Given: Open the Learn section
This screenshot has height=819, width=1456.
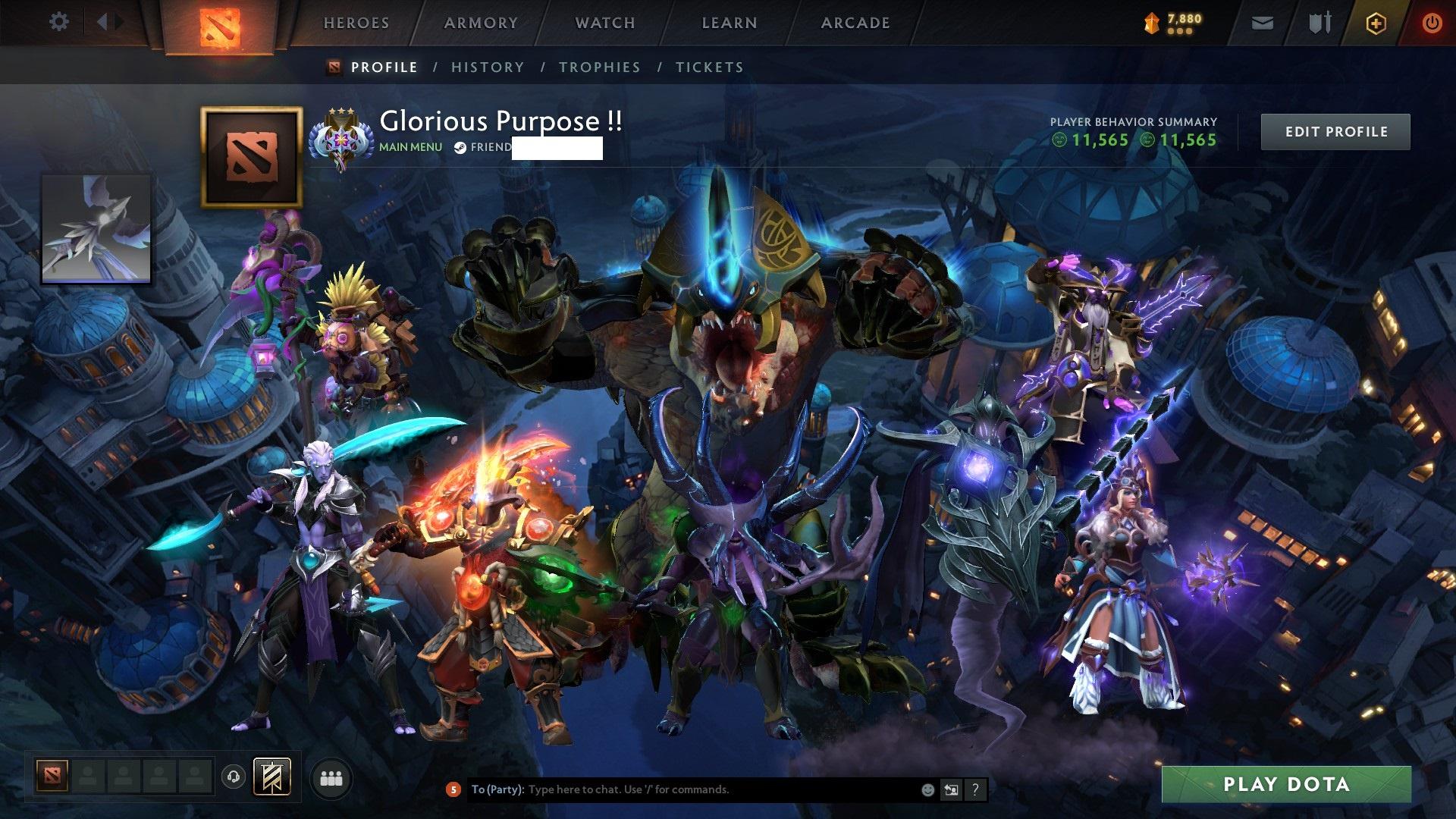Looking at the screenshot, I should (x=730, y=23).
